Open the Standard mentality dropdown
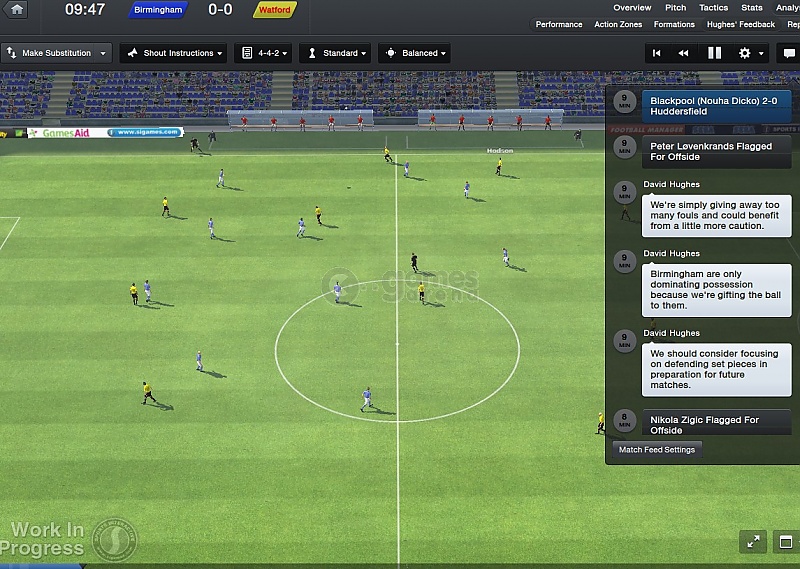Viewport: 800px width, 569px height. point(336,53)
